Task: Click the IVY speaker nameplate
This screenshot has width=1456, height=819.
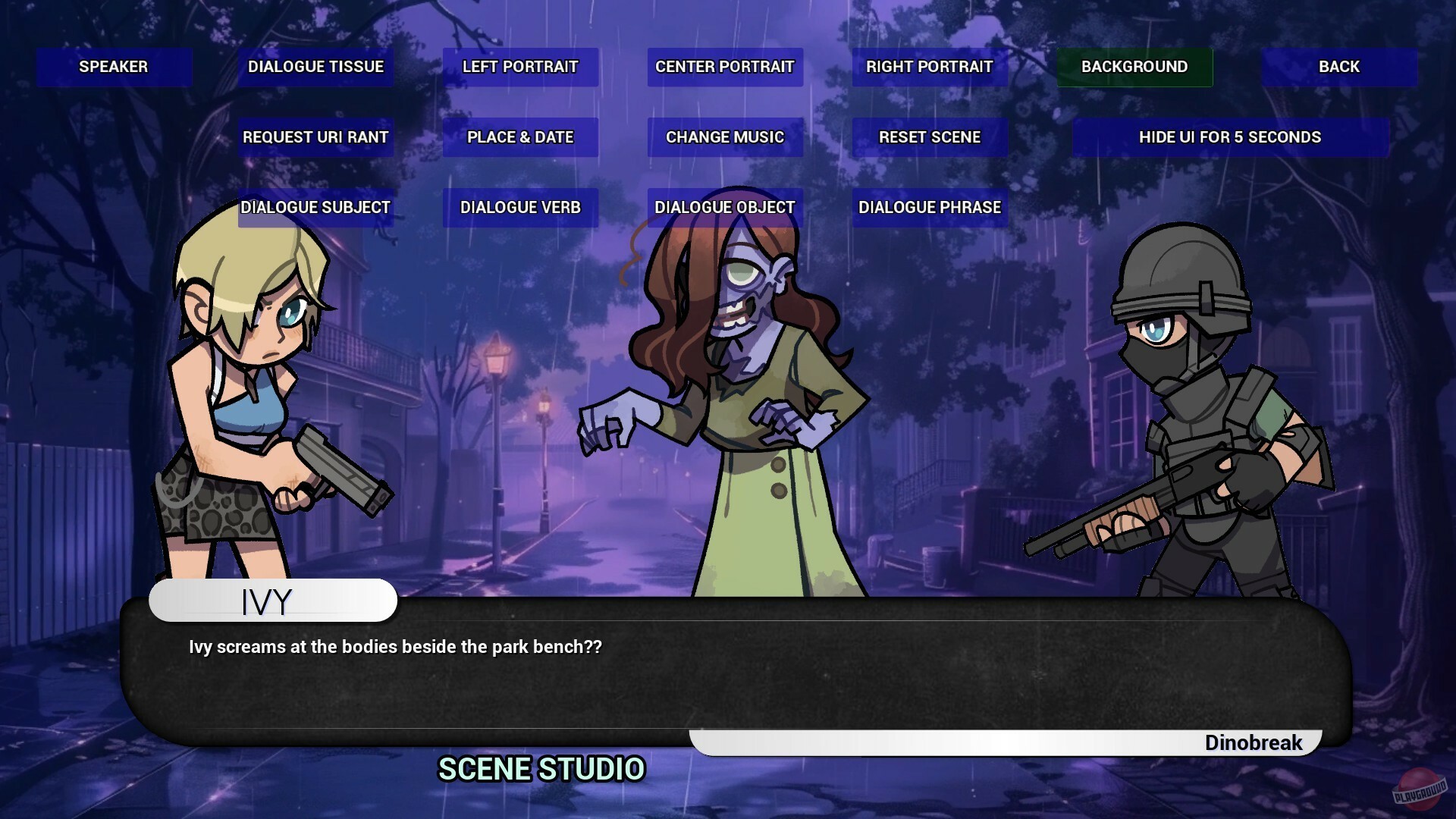Action: pyautogui.click(x=273, y=601)
